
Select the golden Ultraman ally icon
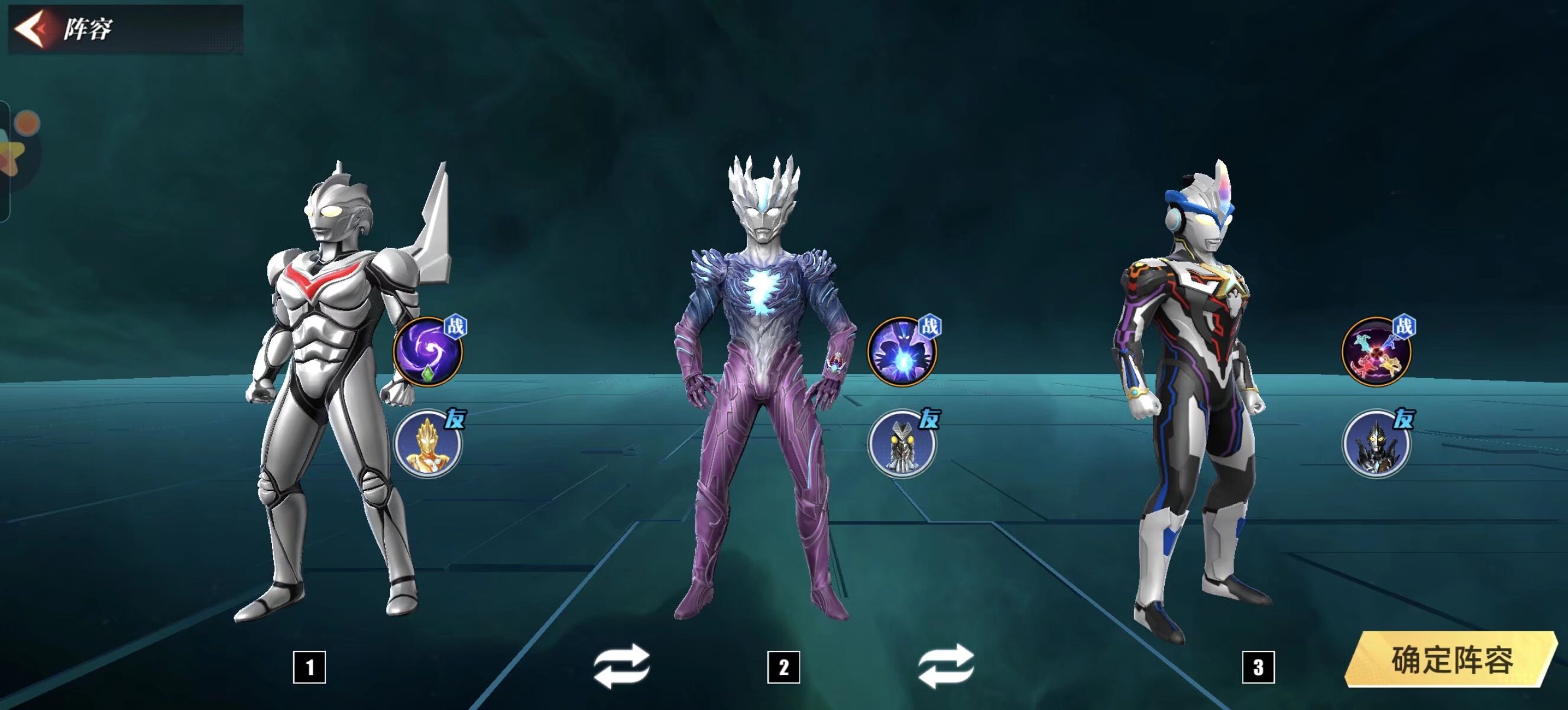(427, 444)
